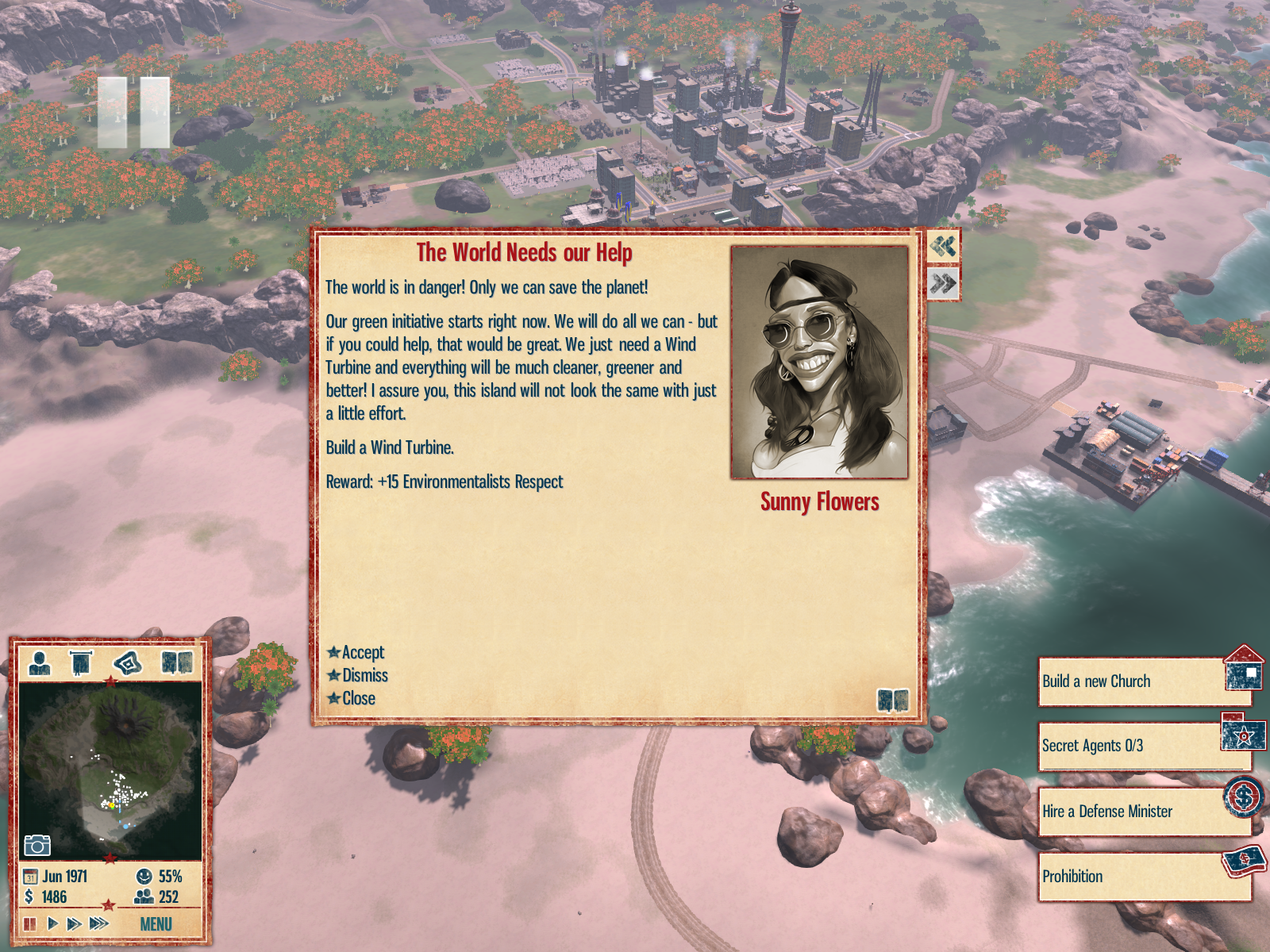This screenshot has height=952, width=1270.
Task: Set game speed to normal single arrow
Action: pyautogui.click(x=52, y=923)
